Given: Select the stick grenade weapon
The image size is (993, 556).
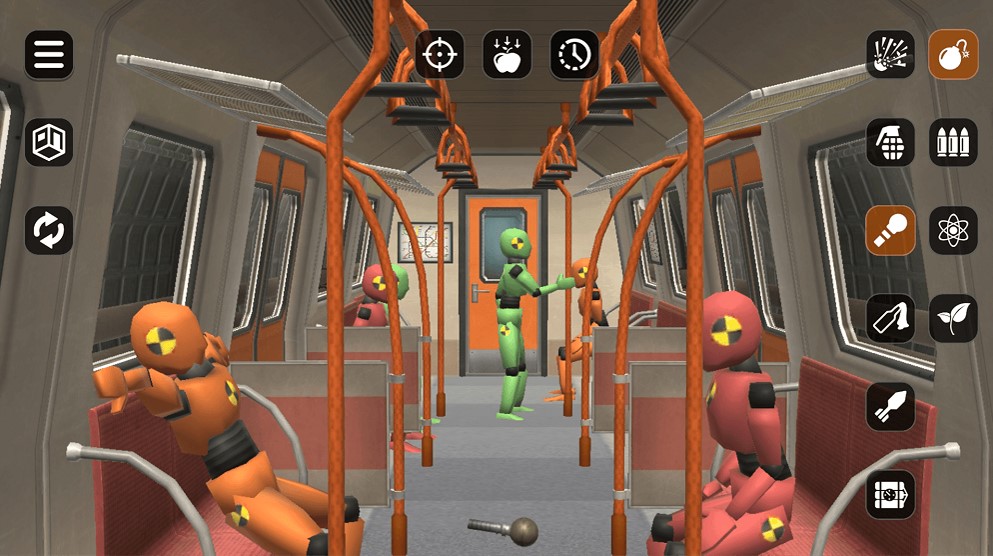Looking at the screenshot, I should [890, 230].
